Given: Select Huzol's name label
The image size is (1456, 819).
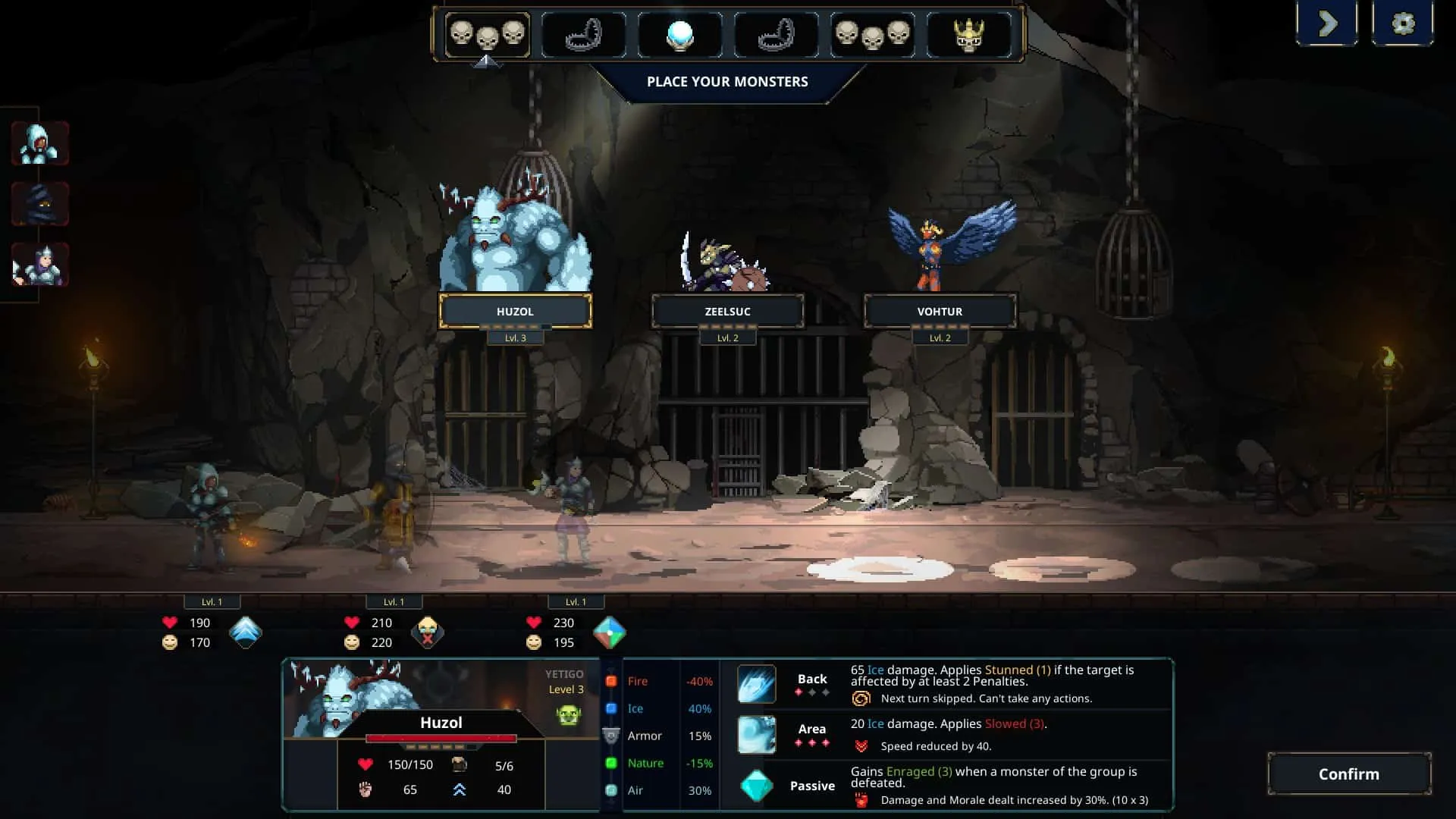Looking at the screenshot, I should click(517, 311).
